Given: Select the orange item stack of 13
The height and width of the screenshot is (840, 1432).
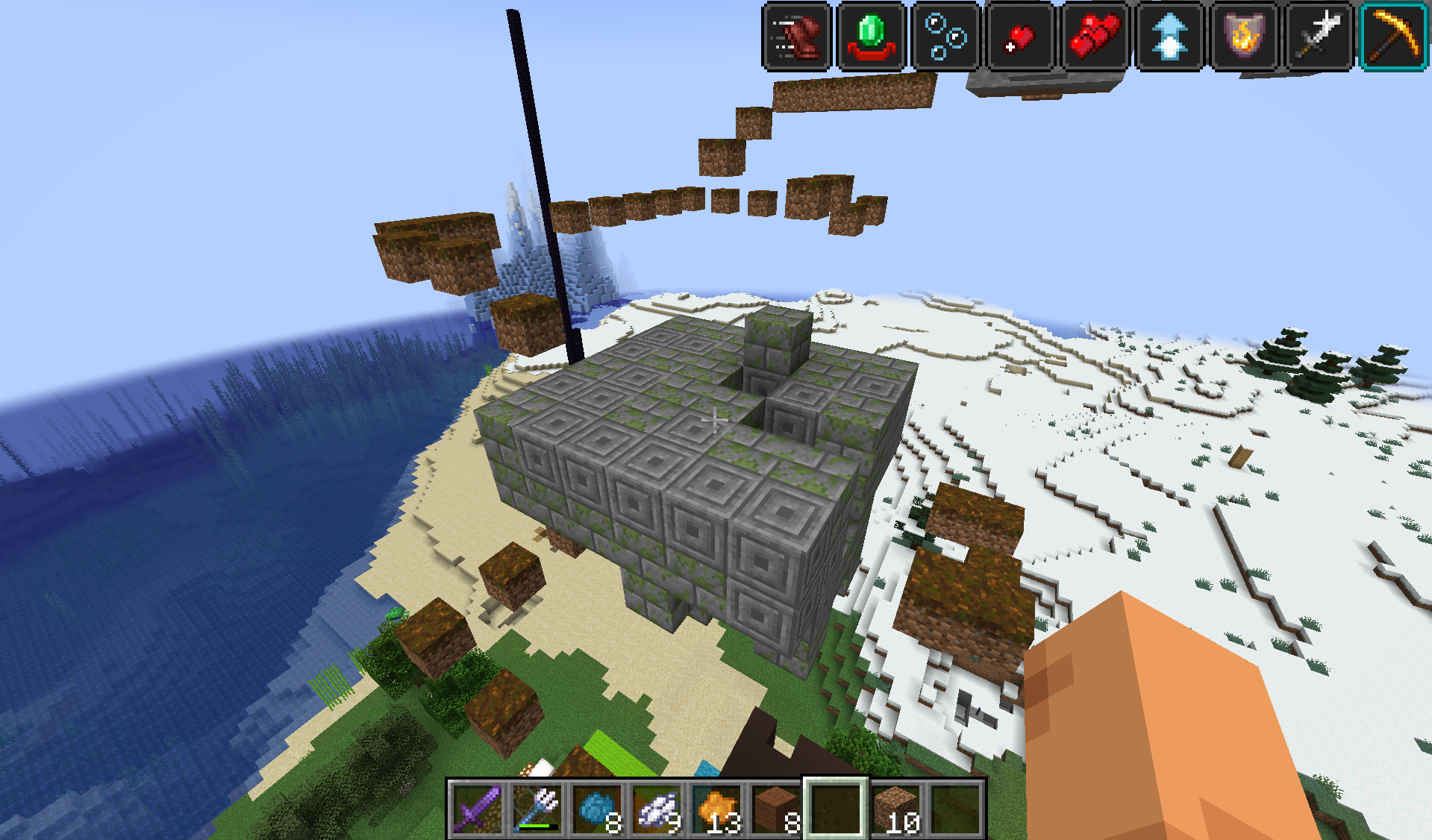Looking at the screenshot, I should (716, 809).
